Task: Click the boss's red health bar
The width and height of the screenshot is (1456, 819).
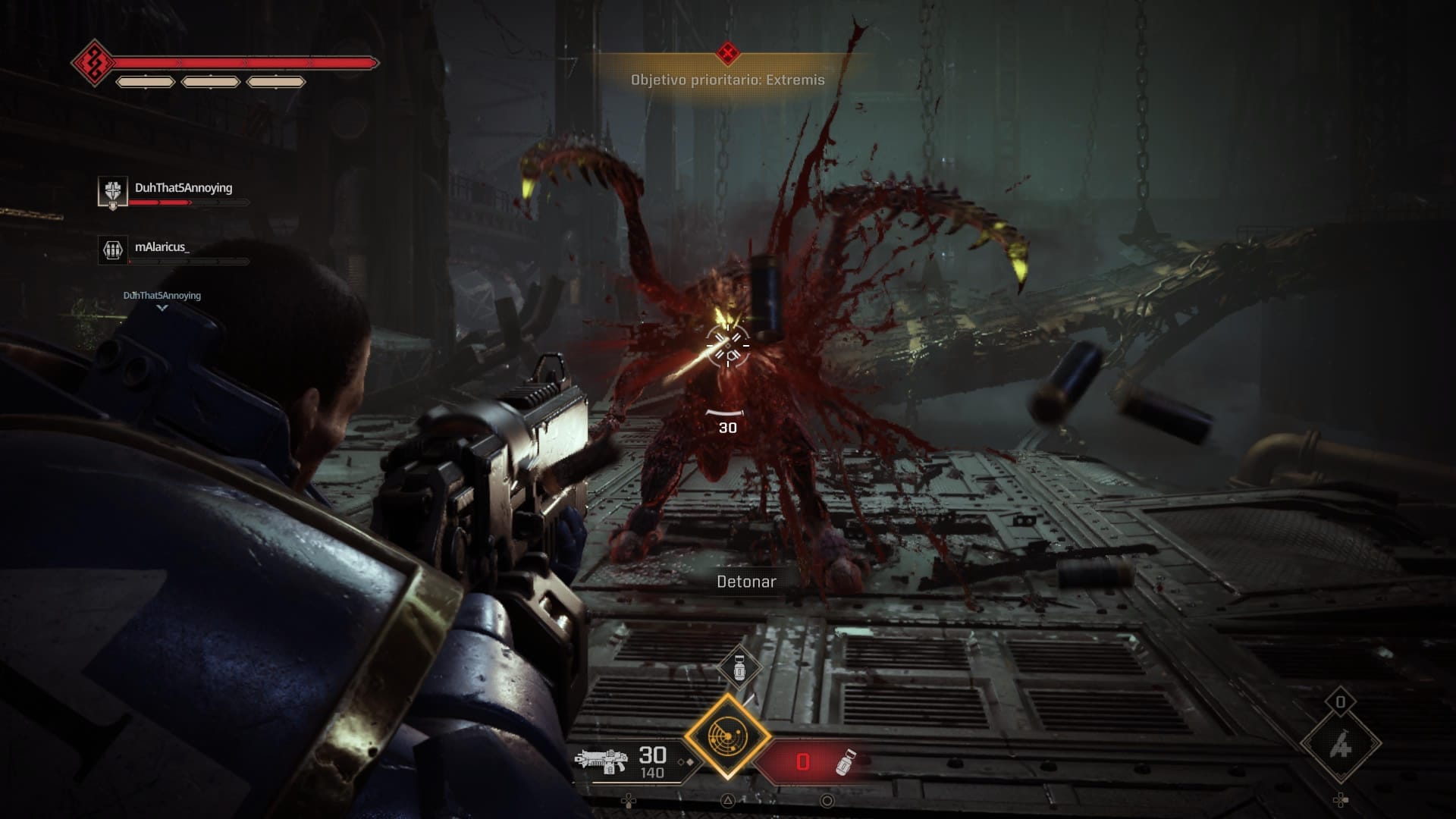Action: [241, 63]
